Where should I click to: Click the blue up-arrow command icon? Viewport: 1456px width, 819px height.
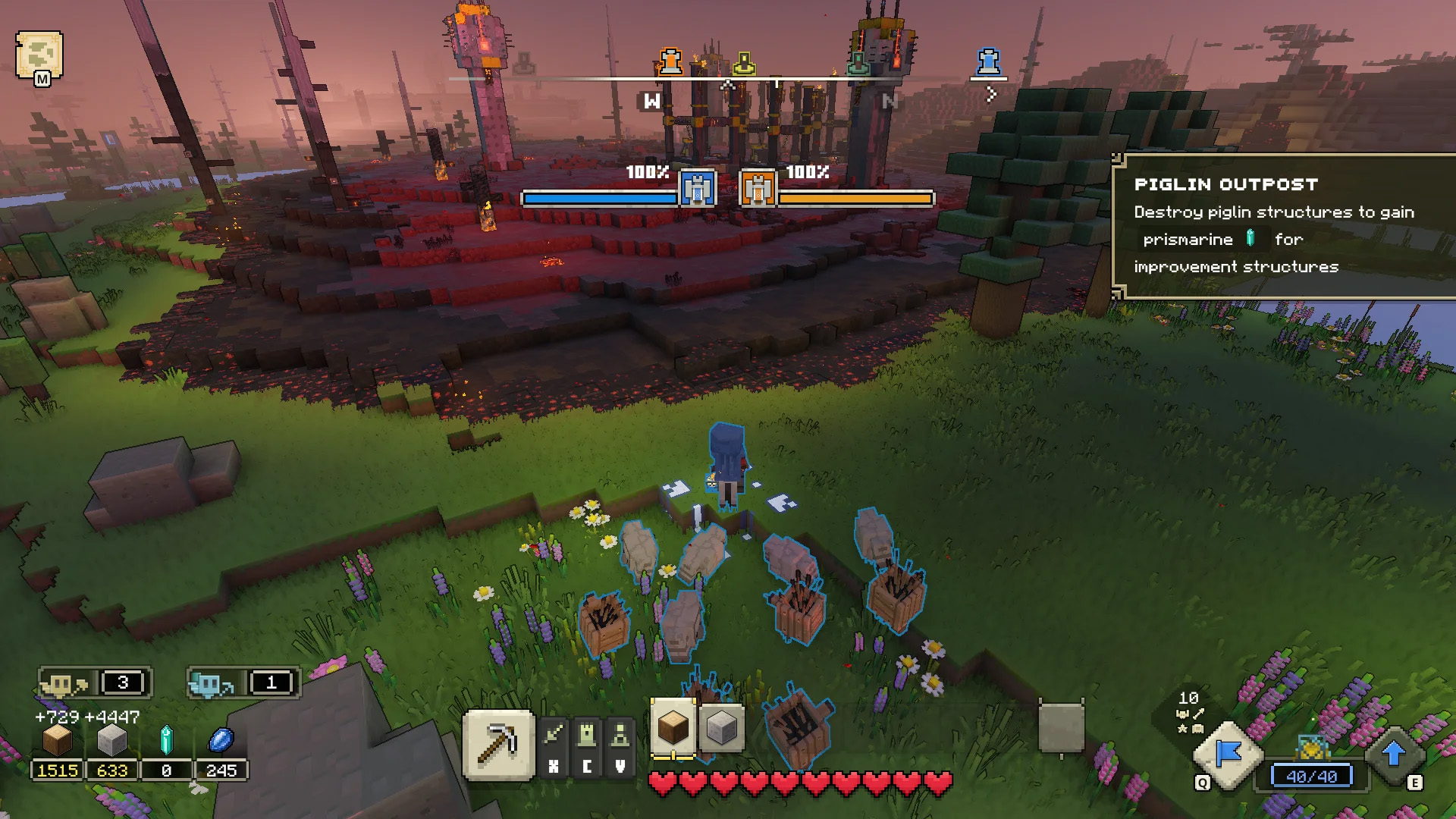(1393, 755)
